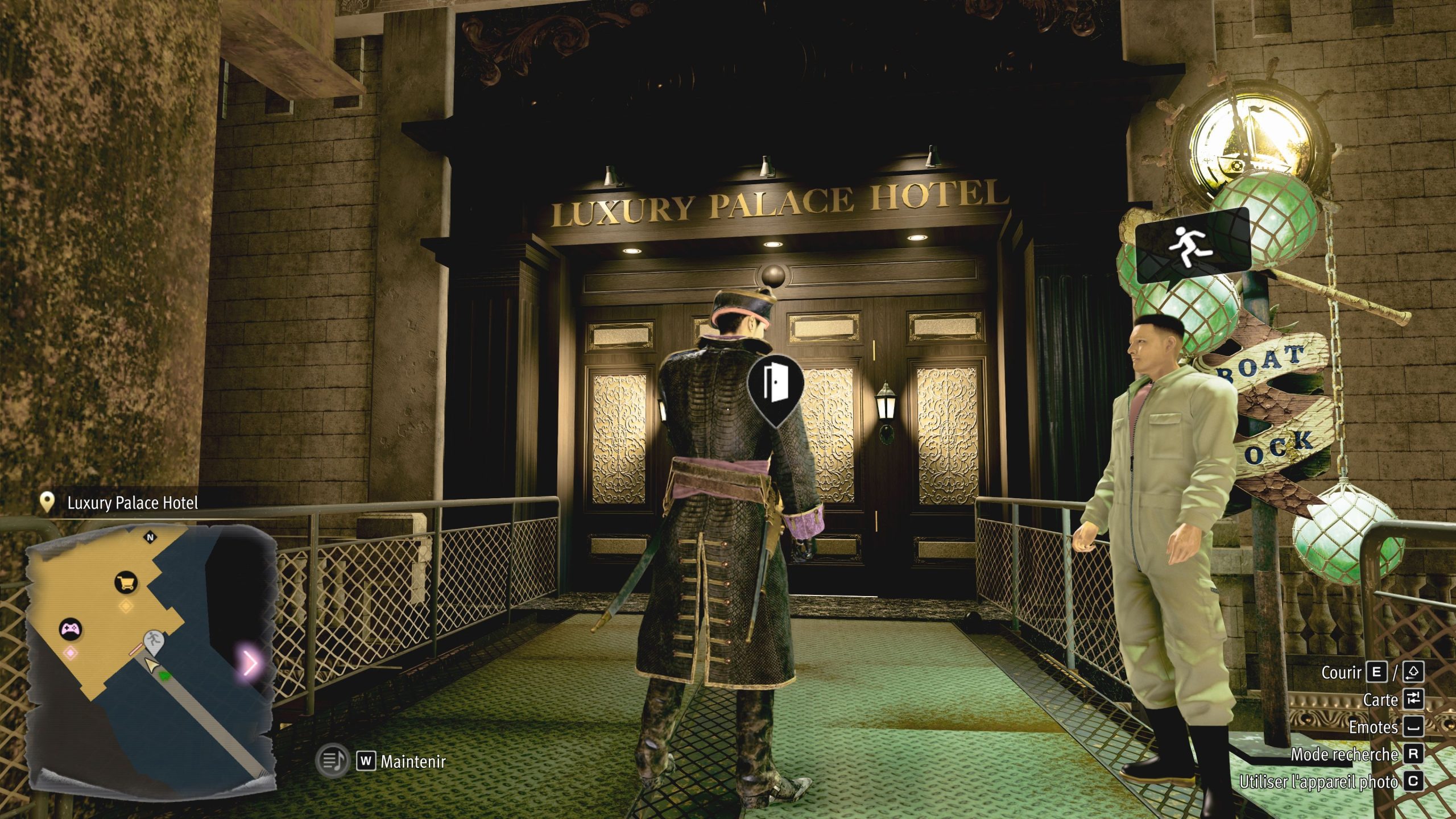This screenshot has width=1456, height=819.
Task: Click the running man speech bubble
Action: tap(1193, 249)
